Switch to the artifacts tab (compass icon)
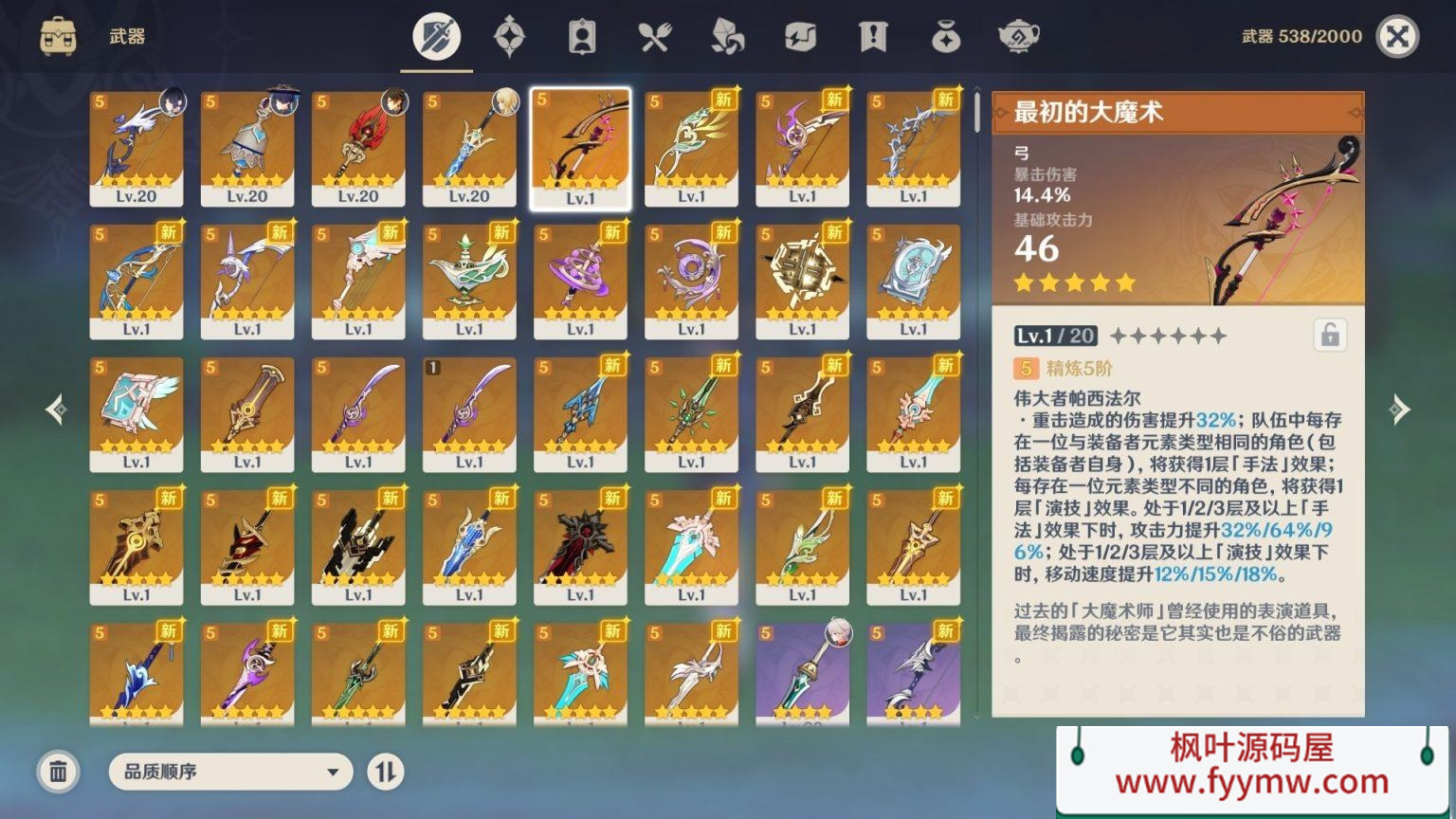 [x=509, y=36]
